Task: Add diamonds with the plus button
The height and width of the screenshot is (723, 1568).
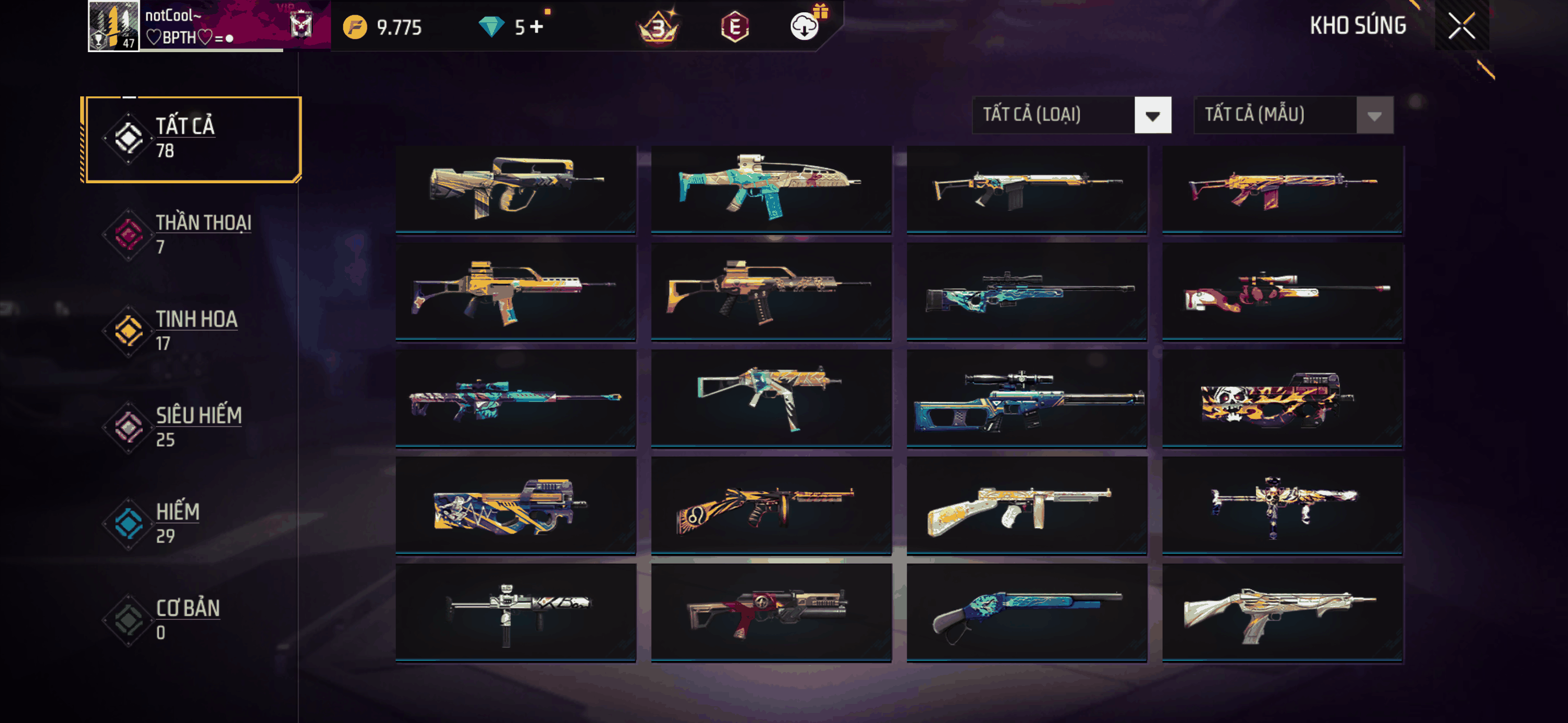Action: pyautogui.click(x=536, y=27)
